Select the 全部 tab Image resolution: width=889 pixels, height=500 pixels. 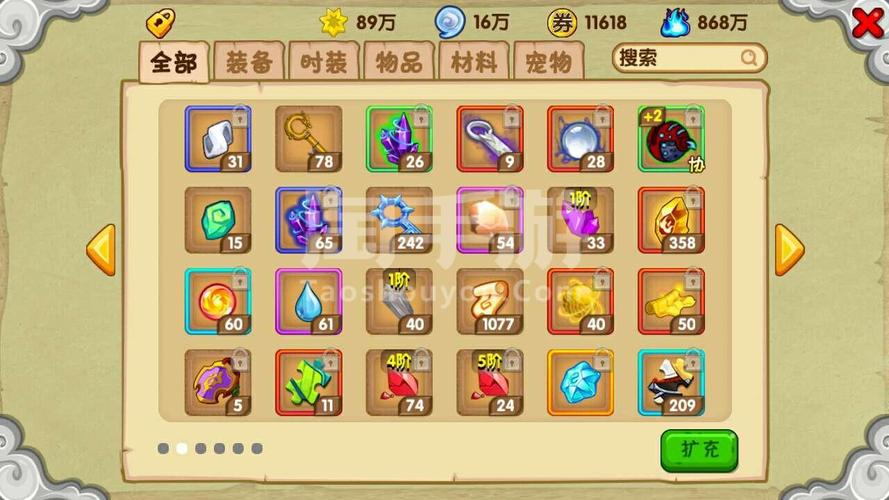point(174,62)
